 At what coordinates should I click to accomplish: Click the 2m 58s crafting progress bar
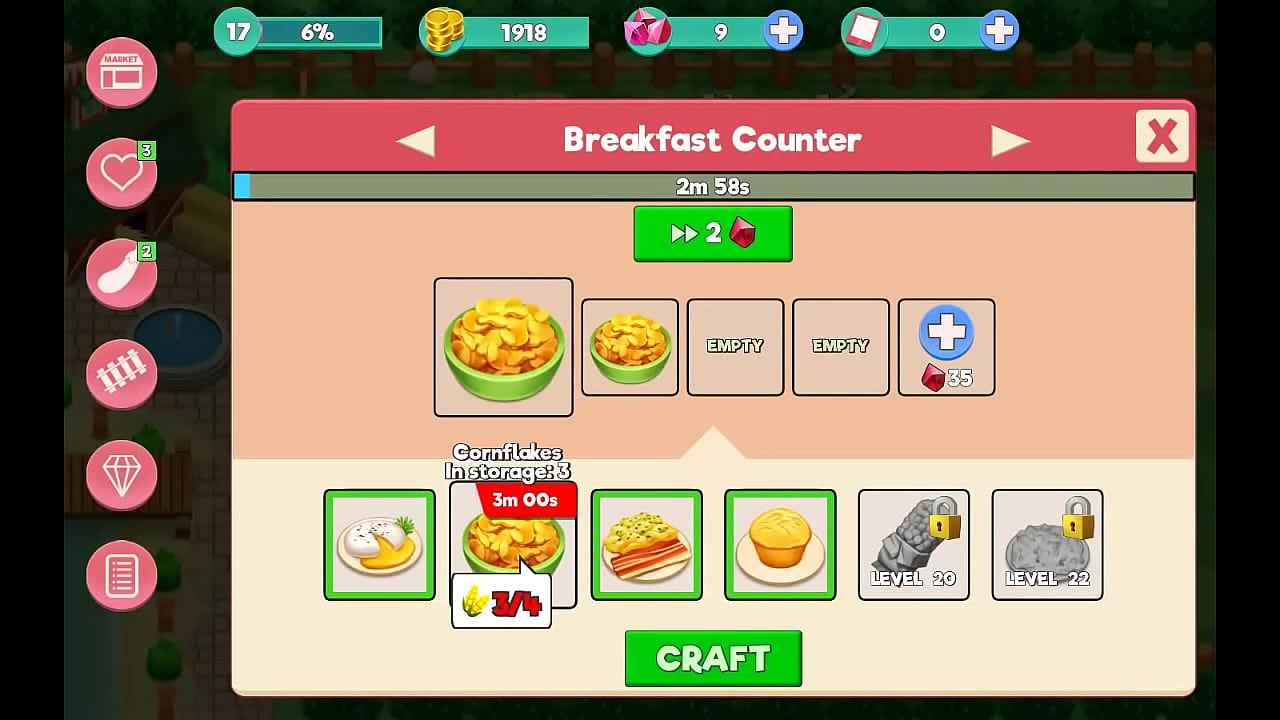coord(713,185)
